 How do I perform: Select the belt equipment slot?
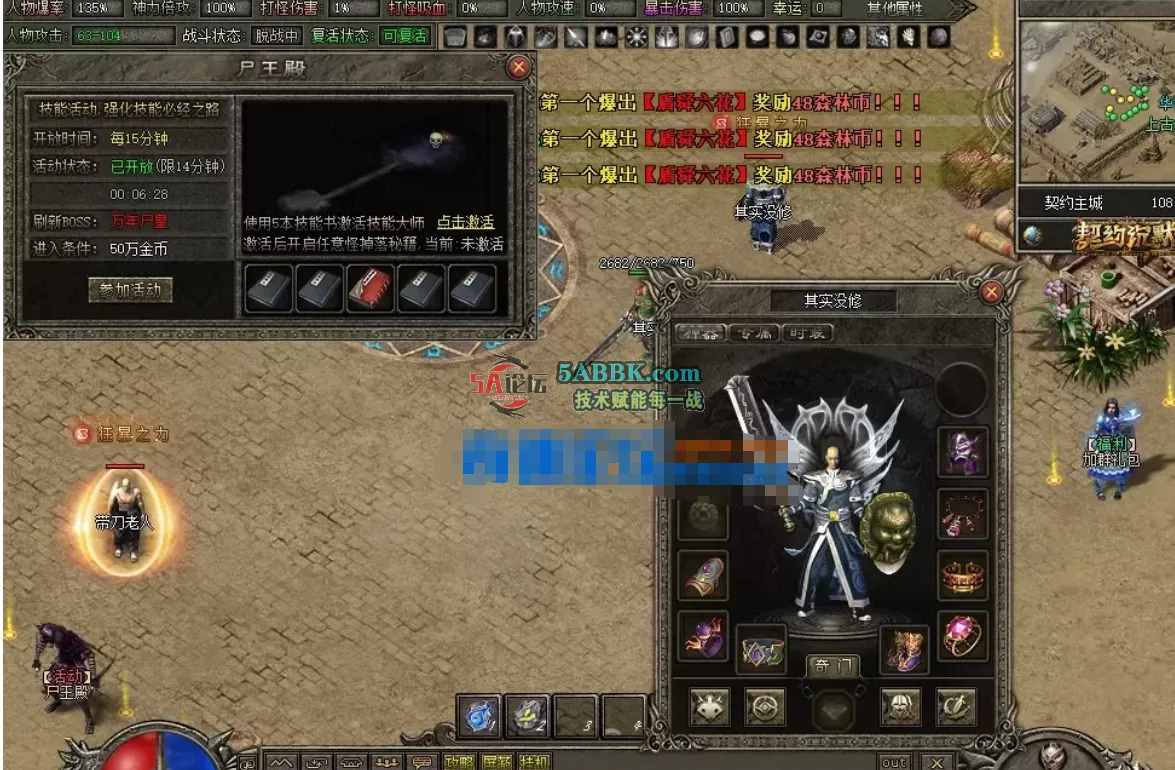761,650
